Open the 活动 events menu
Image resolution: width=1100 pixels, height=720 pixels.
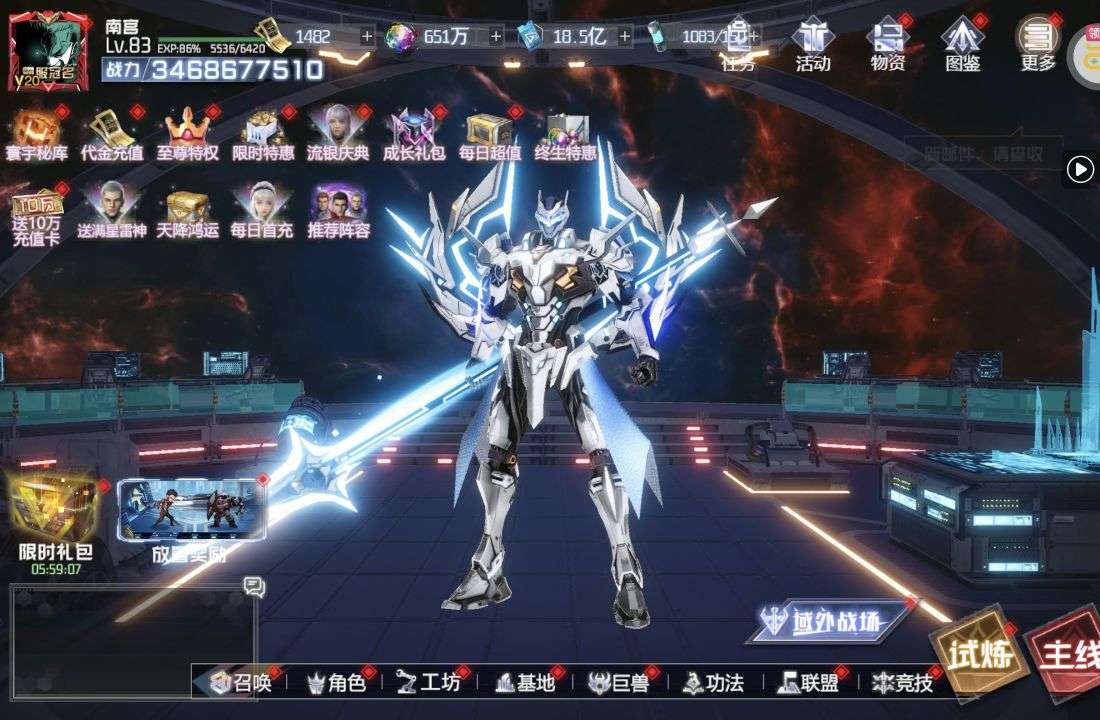click(x=812, y=44)
